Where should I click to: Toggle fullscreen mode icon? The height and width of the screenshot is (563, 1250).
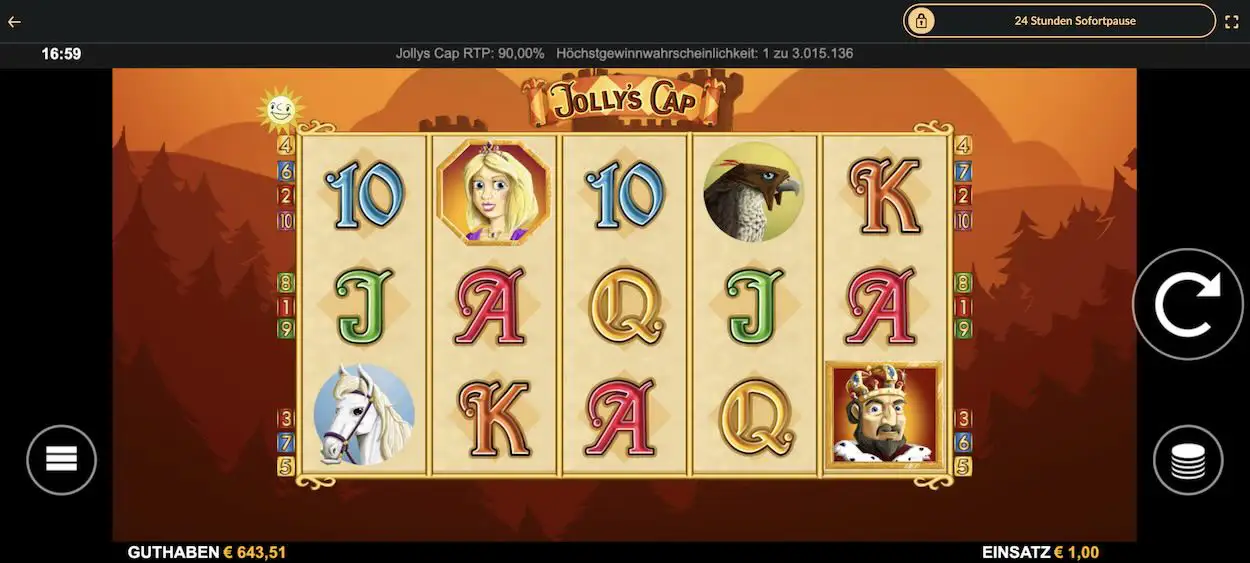click(x=1231, y=21)
